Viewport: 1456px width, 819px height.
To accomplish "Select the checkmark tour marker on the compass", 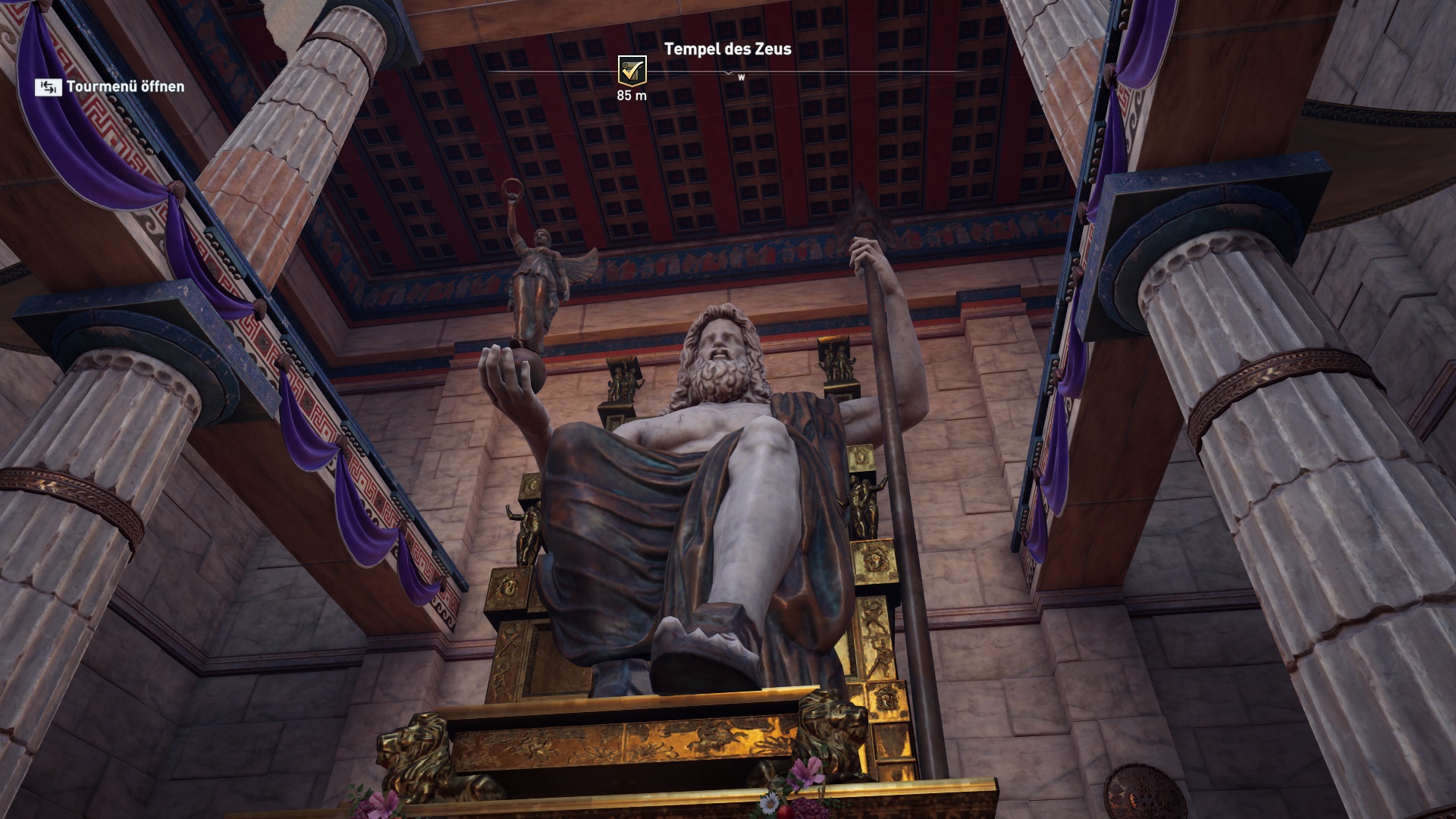I will pos(632,71).
